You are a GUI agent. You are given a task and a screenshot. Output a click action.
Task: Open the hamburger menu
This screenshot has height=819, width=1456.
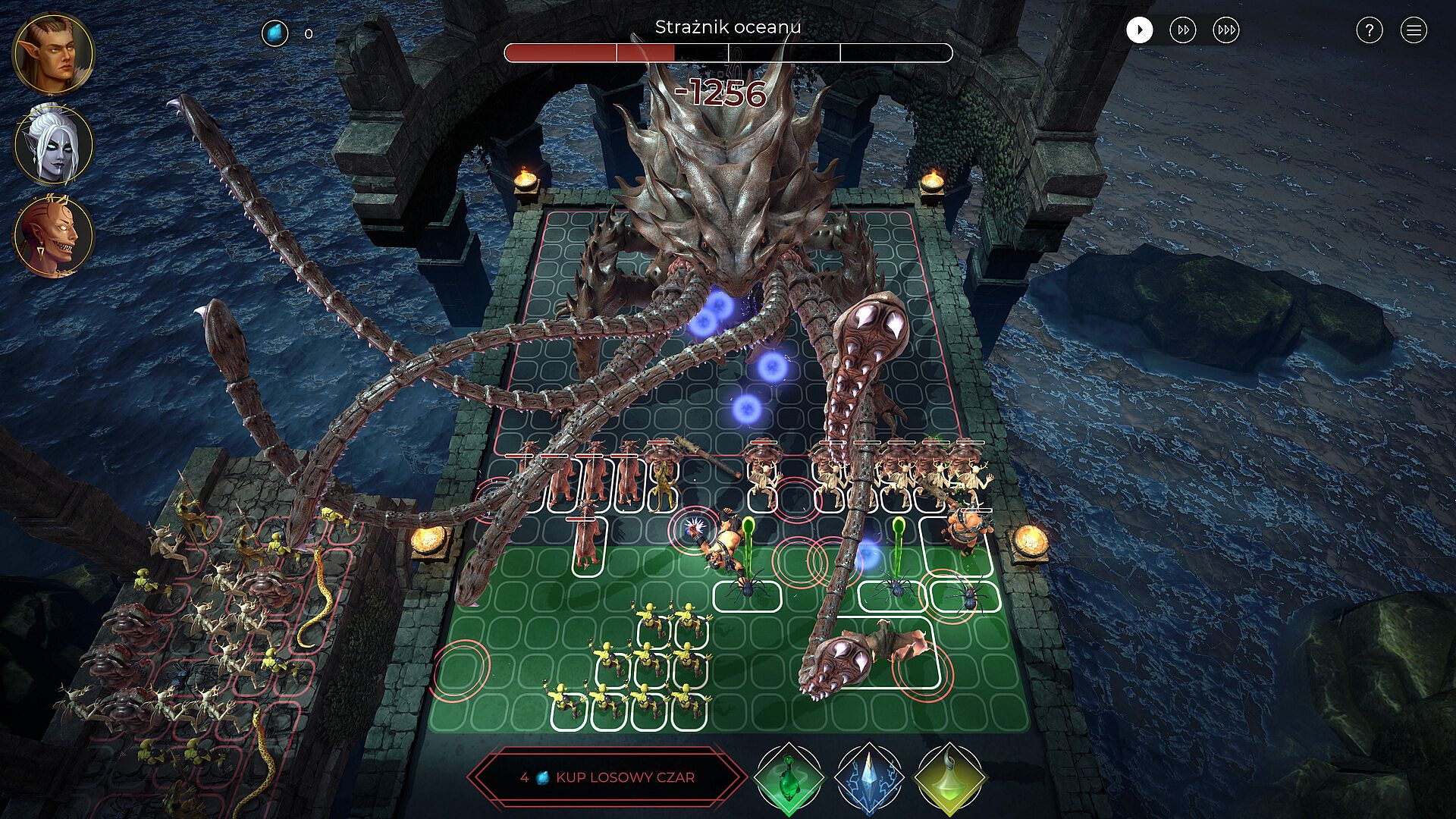point(1414,30)
